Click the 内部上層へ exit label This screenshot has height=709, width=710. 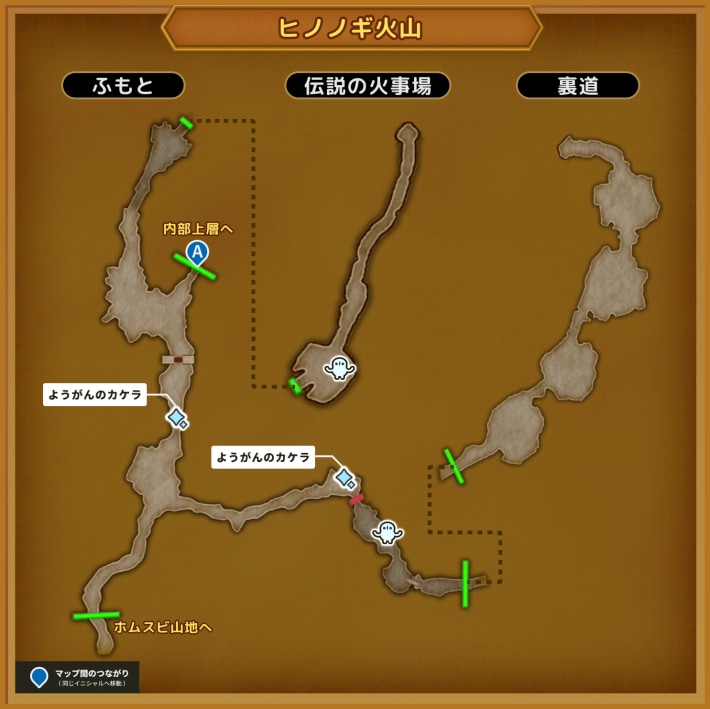pyautogui.click(x=198, y=229)
